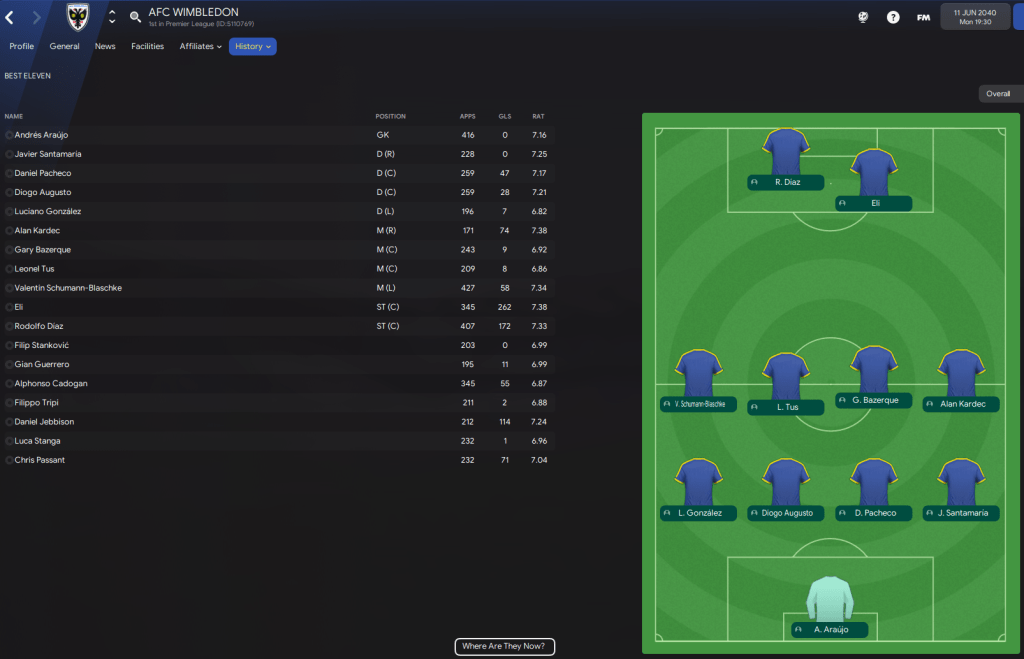Open the Overall filter dropdown

click(x=1000, y=94)
